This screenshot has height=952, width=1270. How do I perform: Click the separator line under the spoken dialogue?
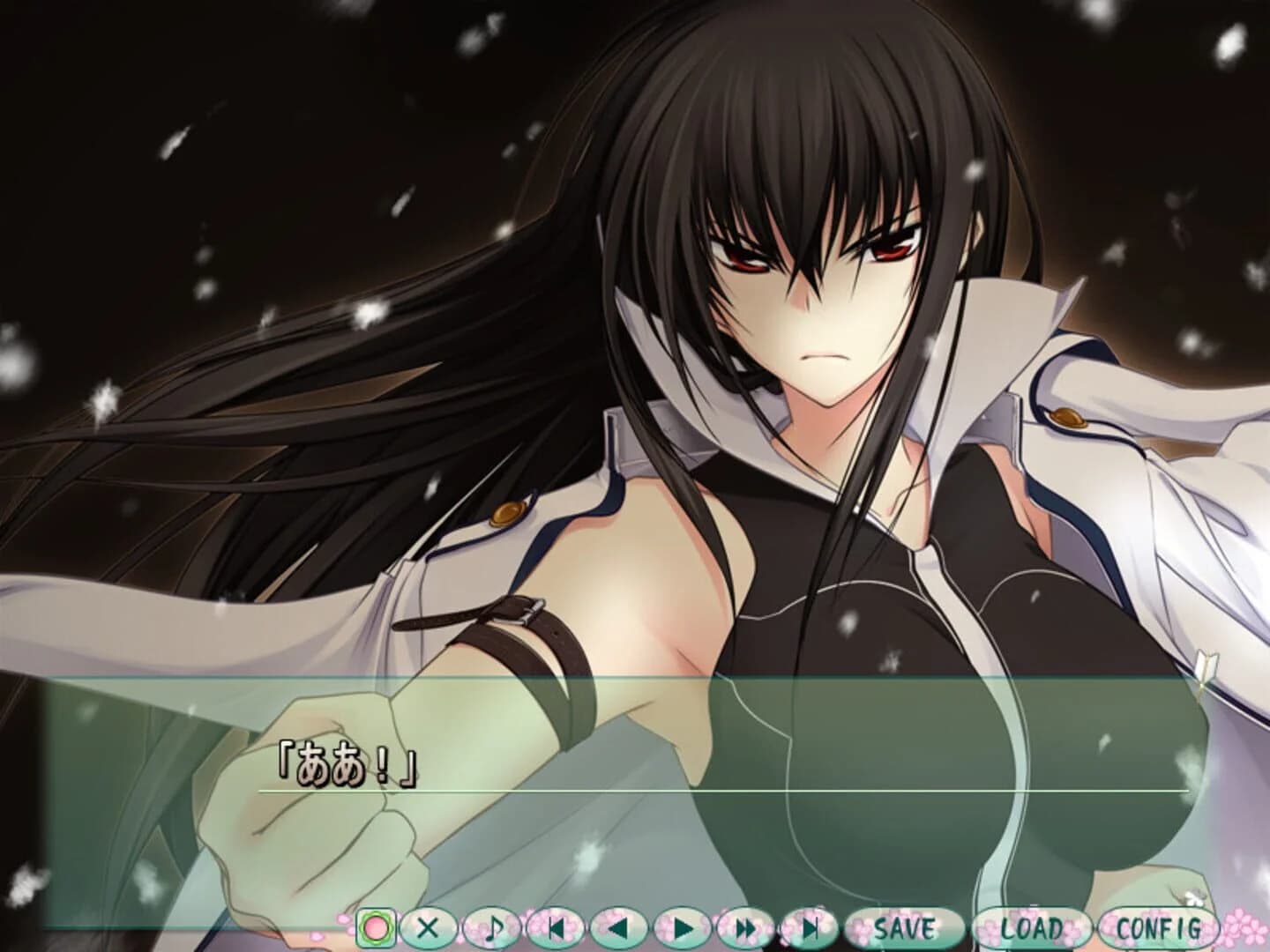point(732,793)
